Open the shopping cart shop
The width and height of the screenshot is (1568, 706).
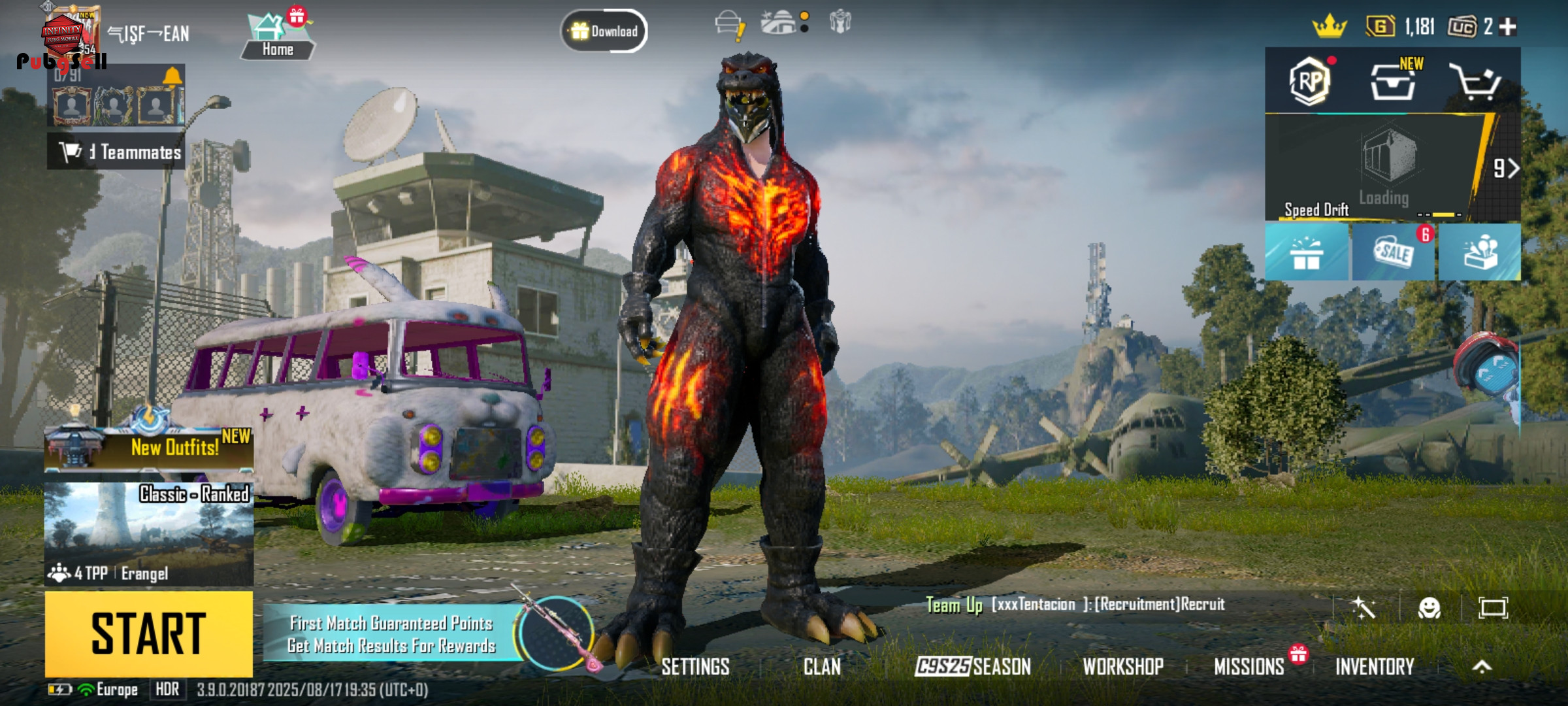[1475, 82]
